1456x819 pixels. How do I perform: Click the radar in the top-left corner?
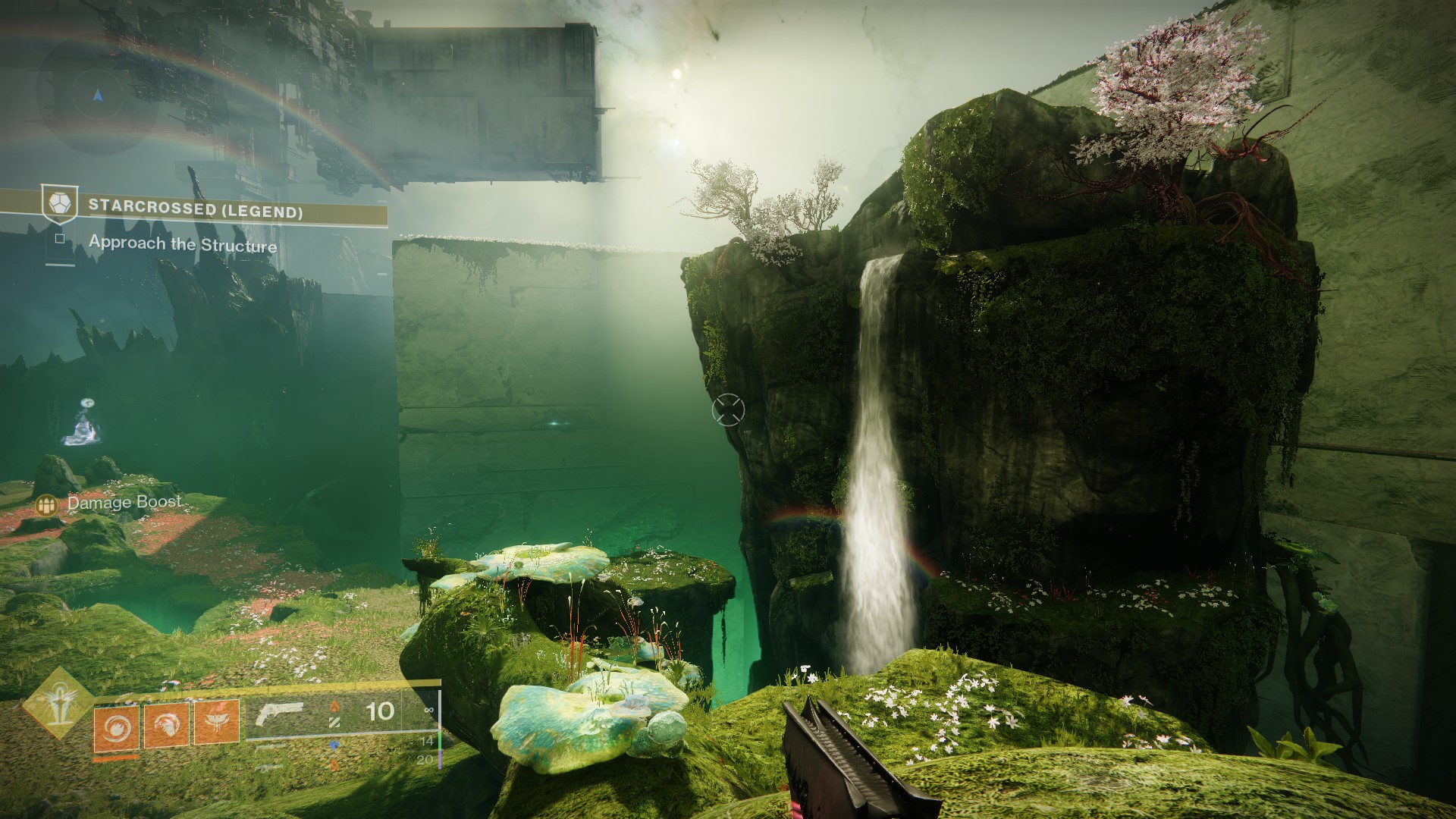pyautogui.click(x=97, y=97)
